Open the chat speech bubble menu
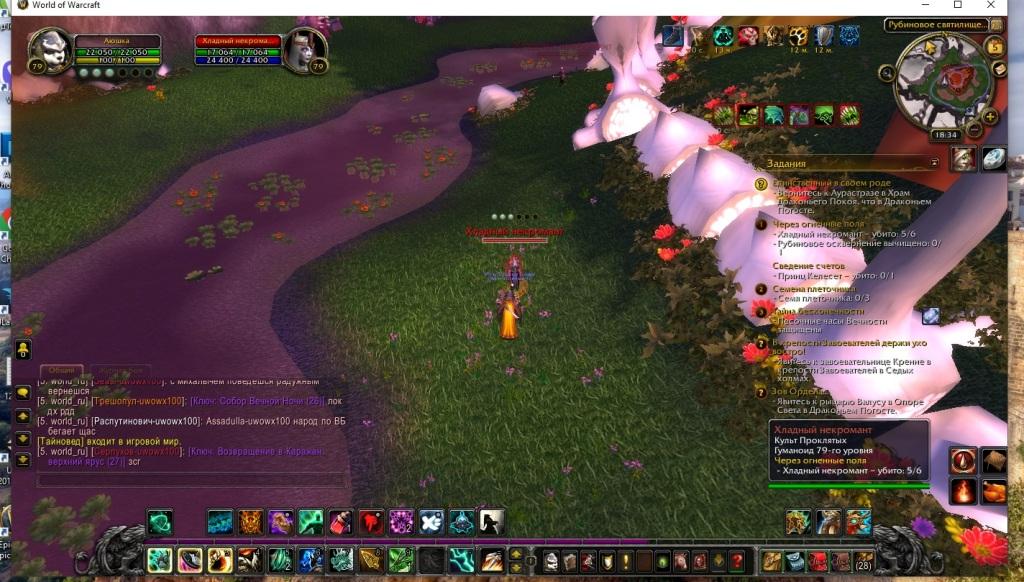The image size is (1024, 582). 22,394
